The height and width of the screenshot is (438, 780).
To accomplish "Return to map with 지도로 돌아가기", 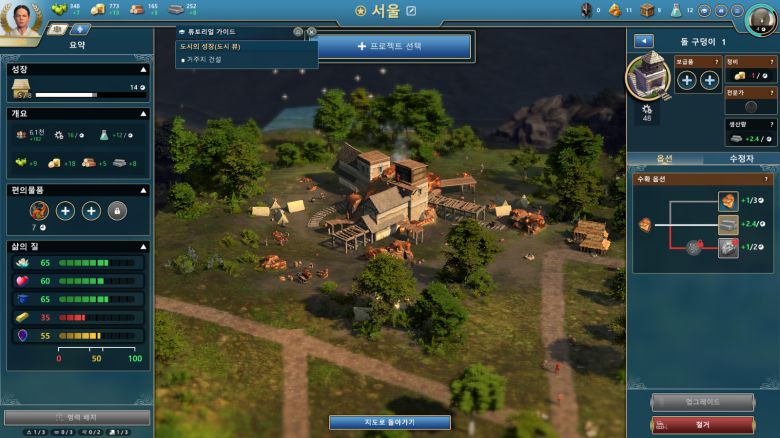I will pos(389,422).
